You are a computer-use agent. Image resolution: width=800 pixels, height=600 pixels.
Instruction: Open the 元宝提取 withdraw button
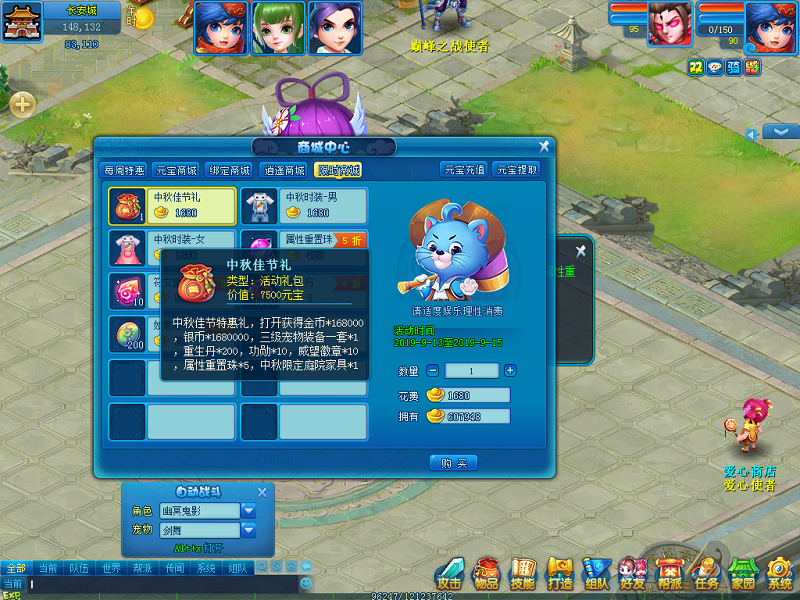pyautogui.click(x=517, y=170)
